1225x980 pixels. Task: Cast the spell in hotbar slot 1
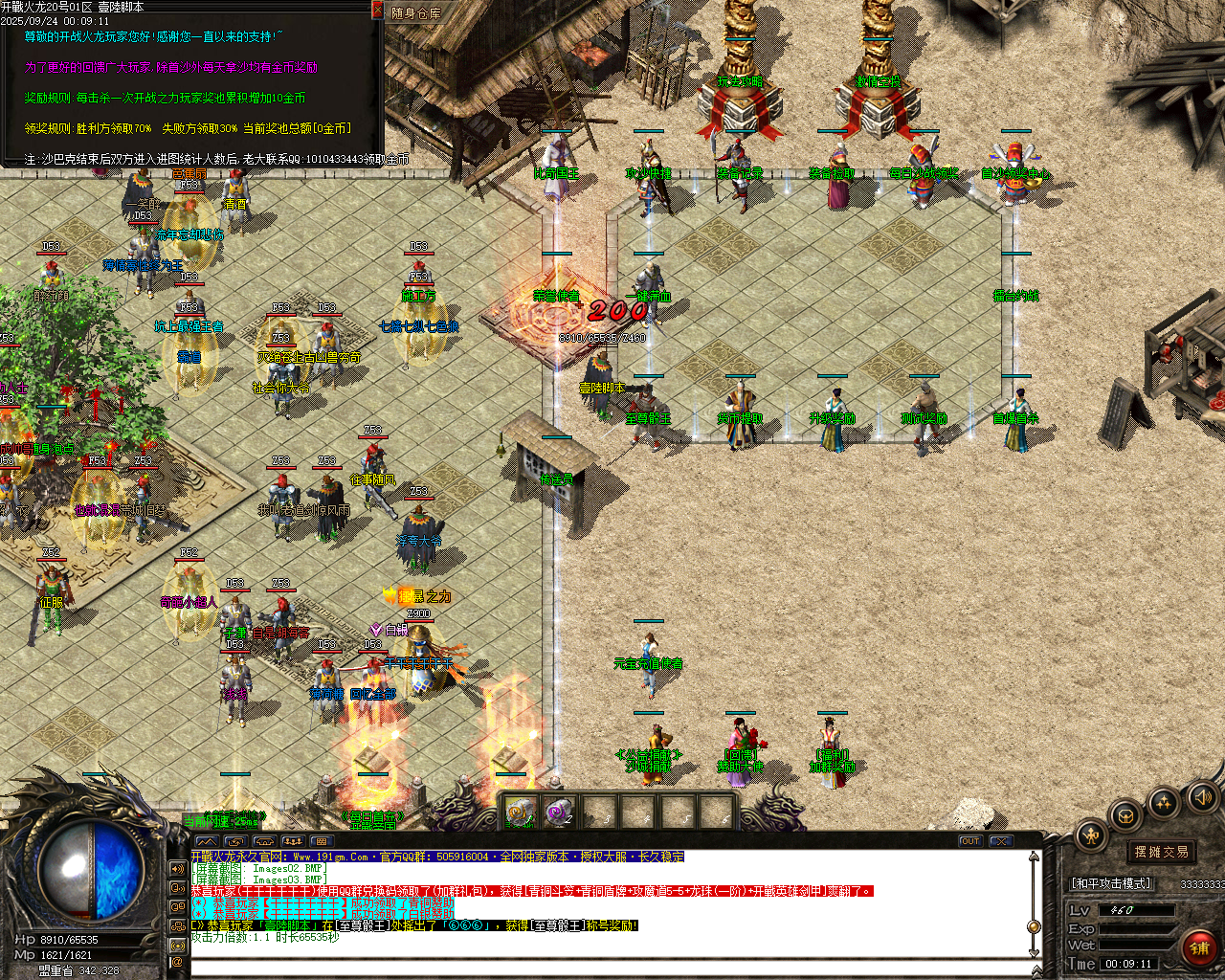(519, 811)
